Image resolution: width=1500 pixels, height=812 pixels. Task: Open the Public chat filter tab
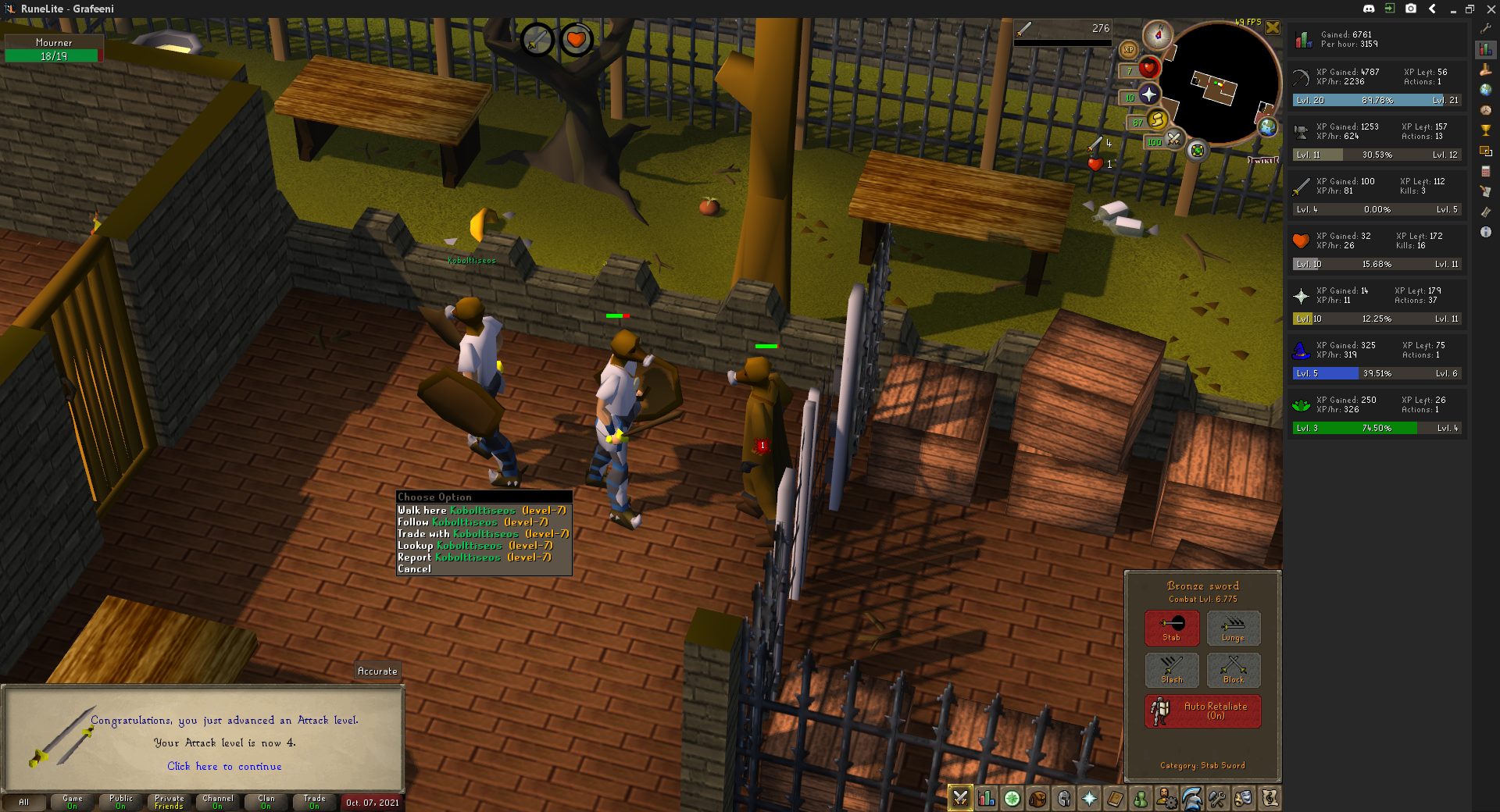(x=121, y=802)
